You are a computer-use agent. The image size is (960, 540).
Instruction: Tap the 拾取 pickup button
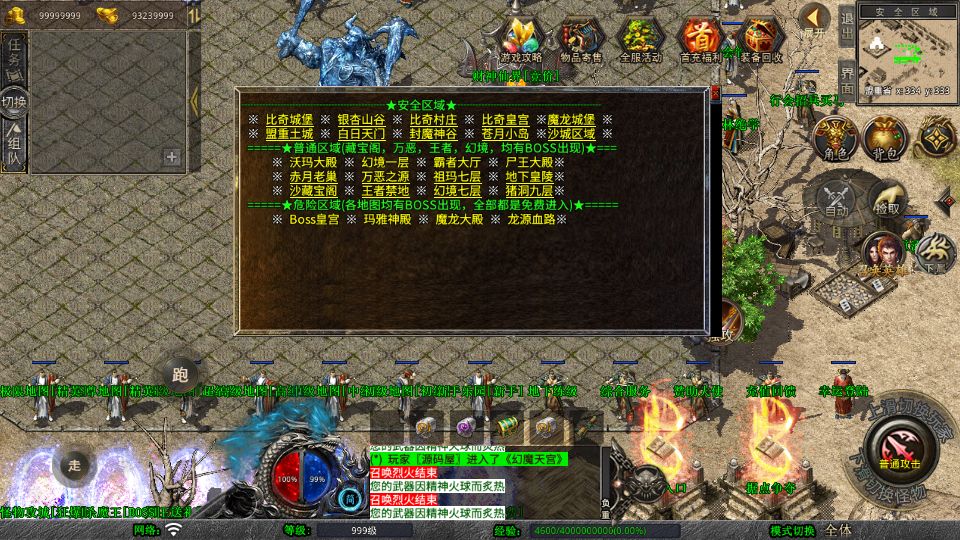click(885, 198)
